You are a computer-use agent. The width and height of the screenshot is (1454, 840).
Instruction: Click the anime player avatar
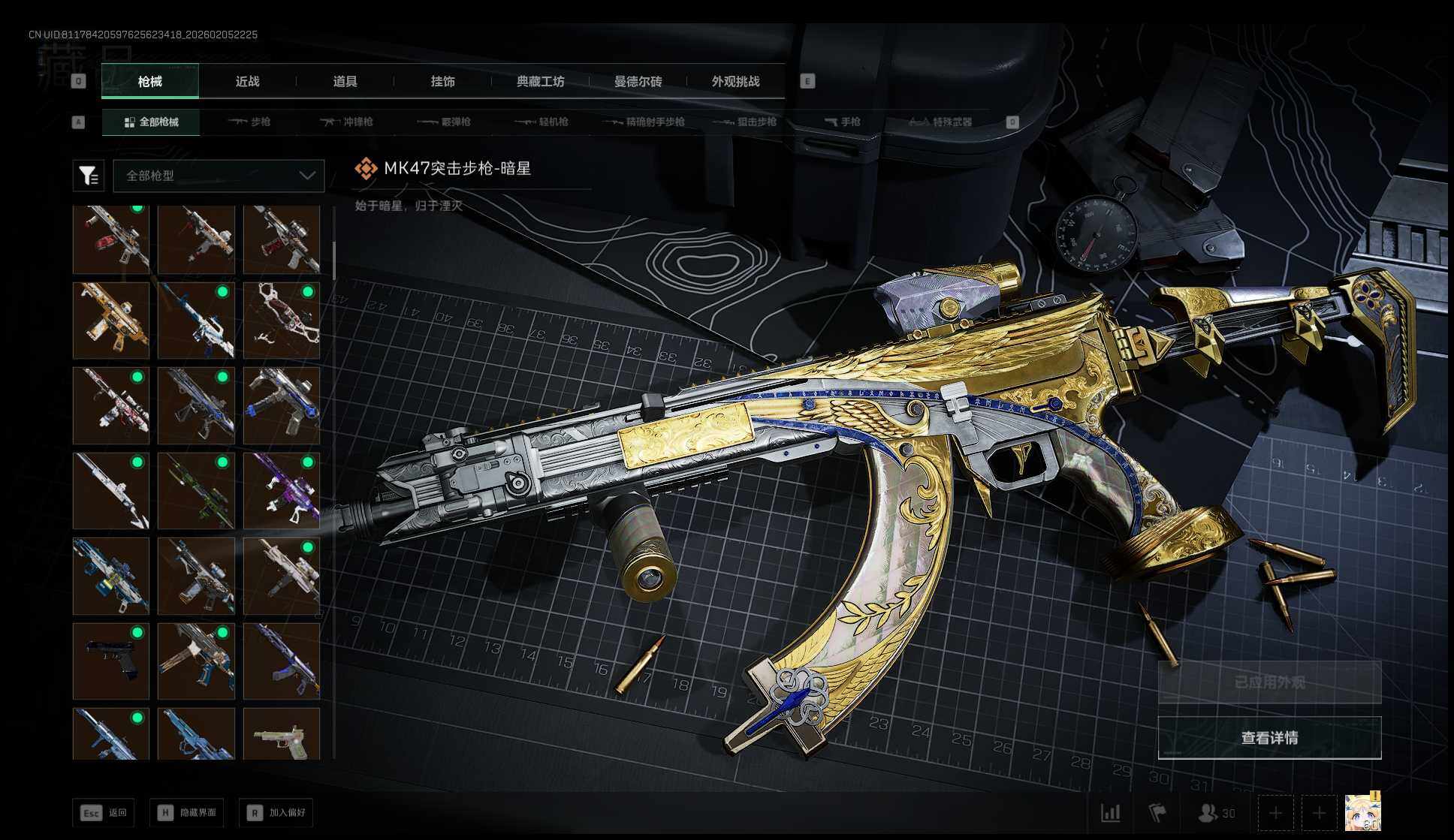click(x=1362, y=812)
